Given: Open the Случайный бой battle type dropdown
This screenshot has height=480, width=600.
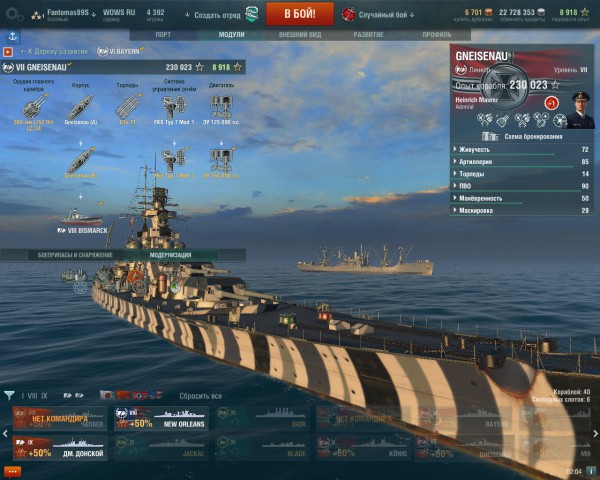Looking at the screenshot, I should point(380,14).
